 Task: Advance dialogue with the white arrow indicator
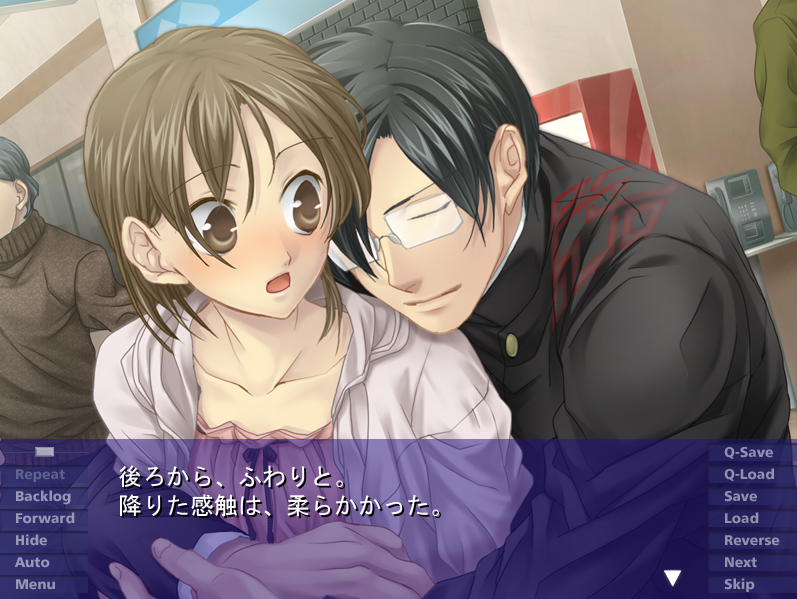click(673, 578)
